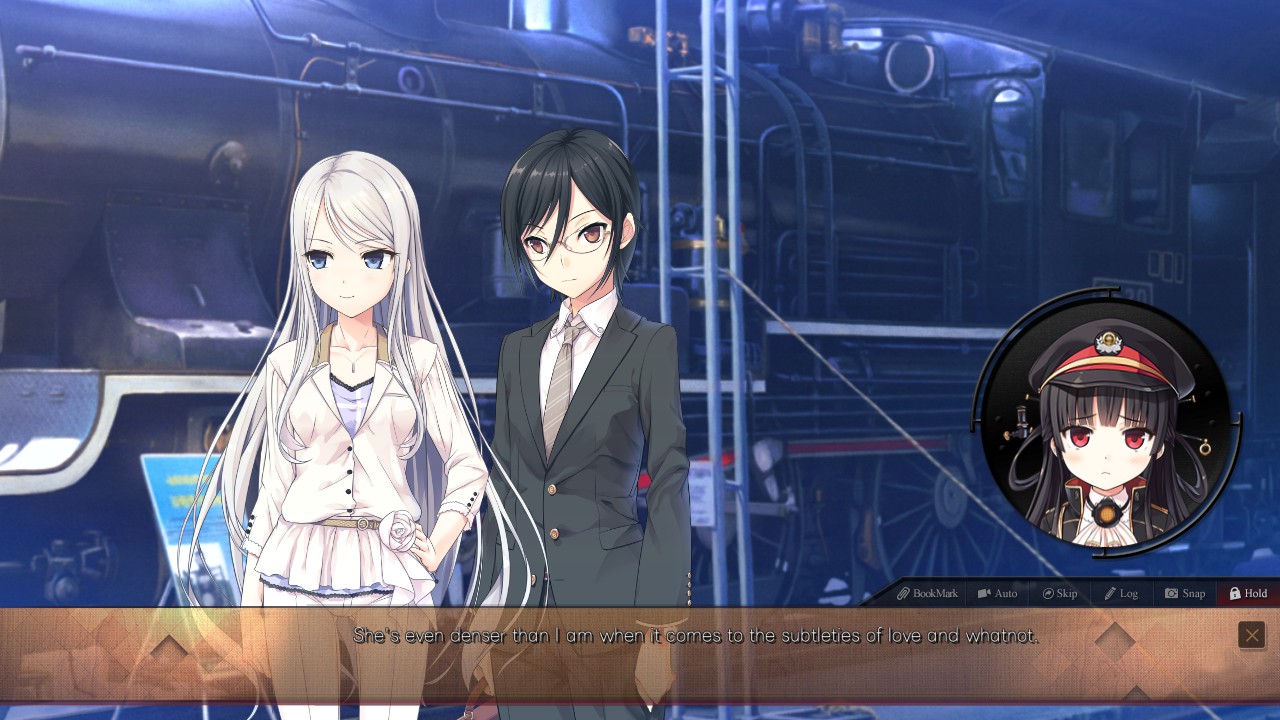1280x720 pixels.
Task: Click the paperclip BookMark icon
Action: pos(905,593)
